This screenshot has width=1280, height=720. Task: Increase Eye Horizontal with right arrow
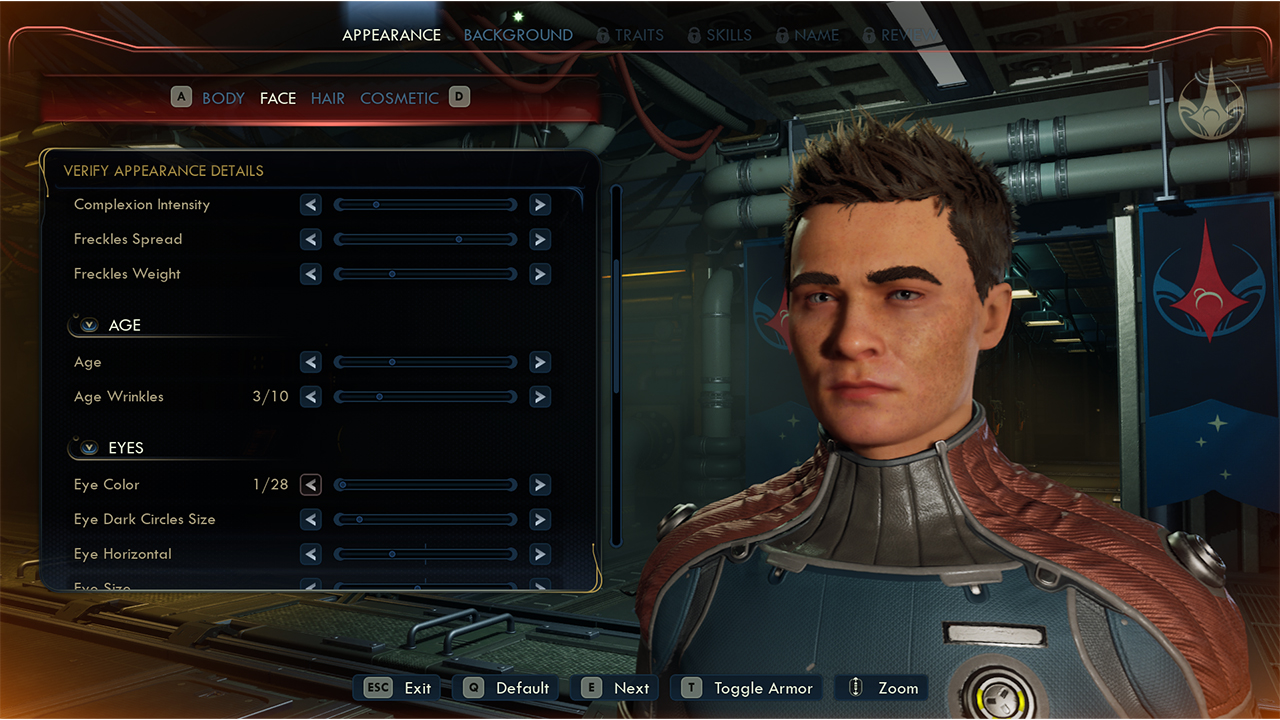540,554
